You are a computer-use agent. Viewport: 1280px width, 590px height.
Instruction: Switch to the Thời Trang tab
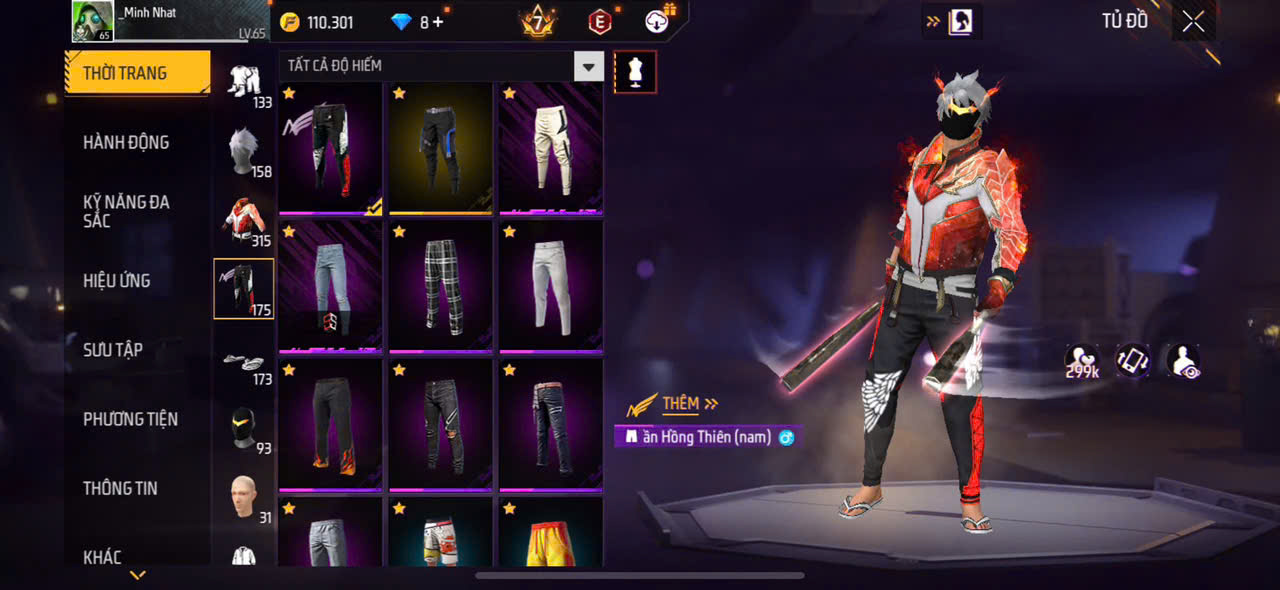tap(138, 73)
